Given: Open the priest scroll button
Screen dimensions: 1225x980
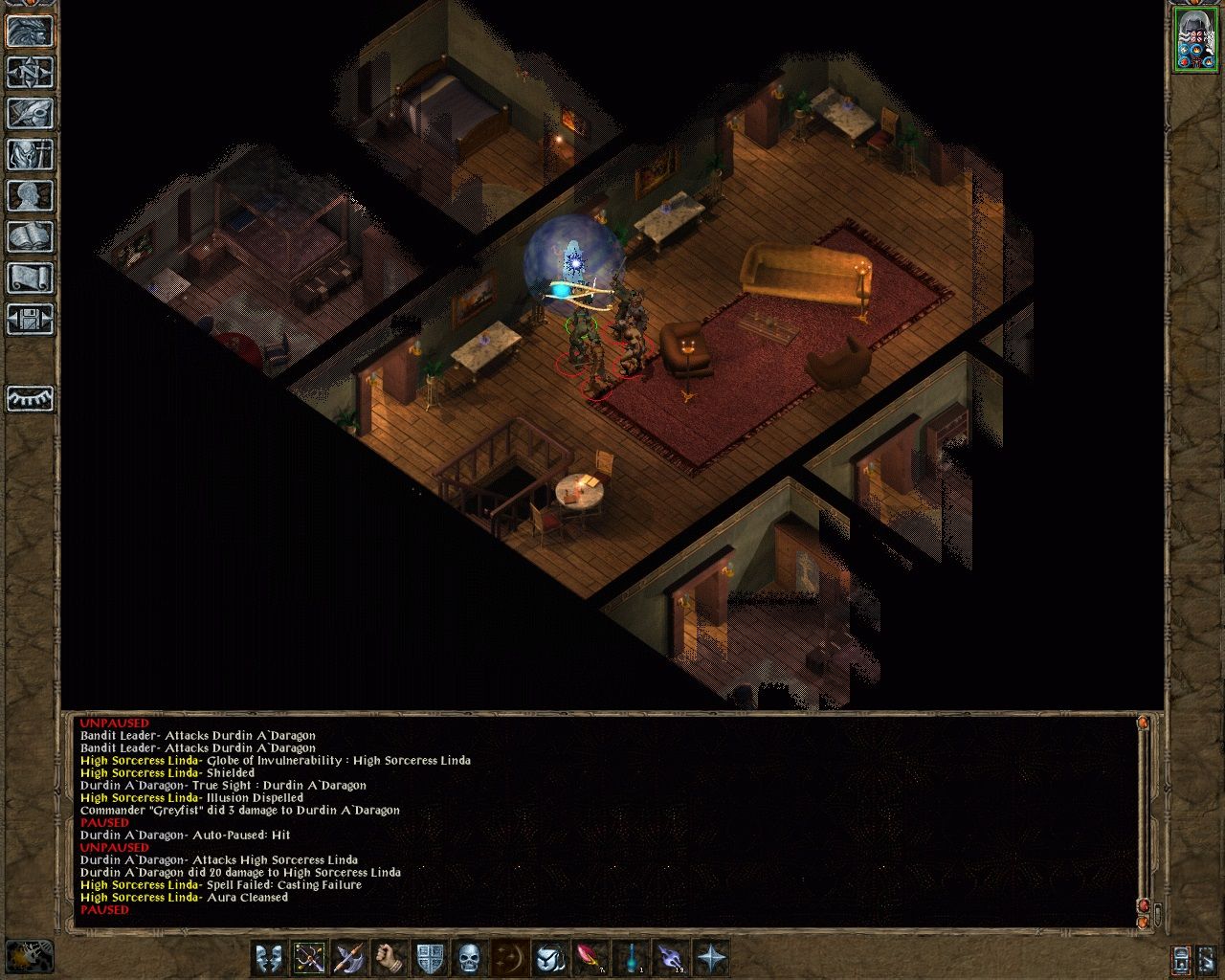Looking at the screenshot, I should 30,278.
